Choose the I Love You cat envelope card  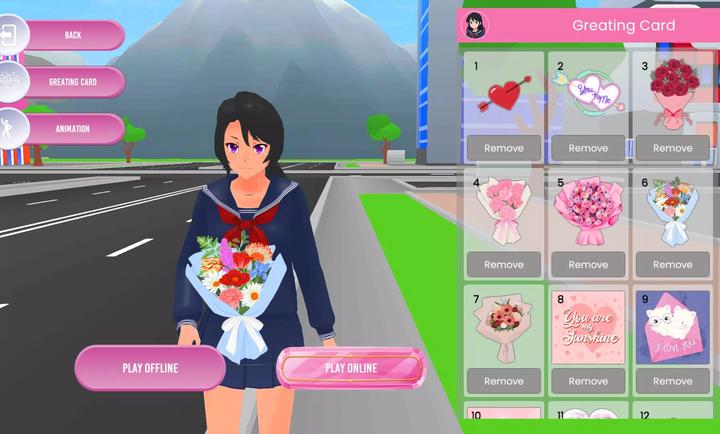(x=672, y=329)
